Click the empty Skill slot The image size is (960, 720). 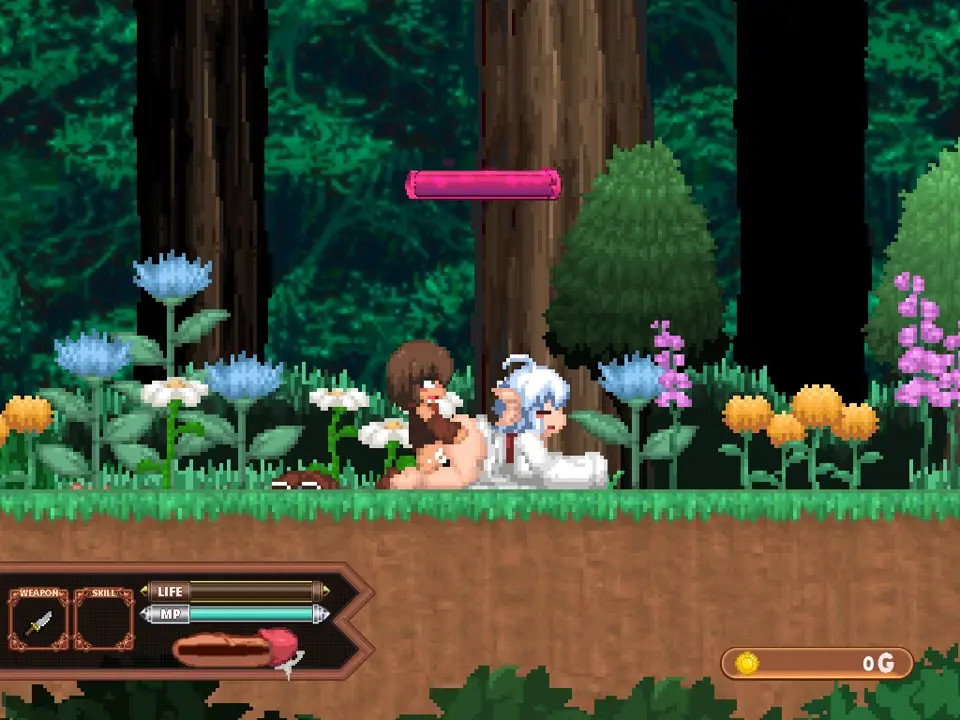(104, 620)
